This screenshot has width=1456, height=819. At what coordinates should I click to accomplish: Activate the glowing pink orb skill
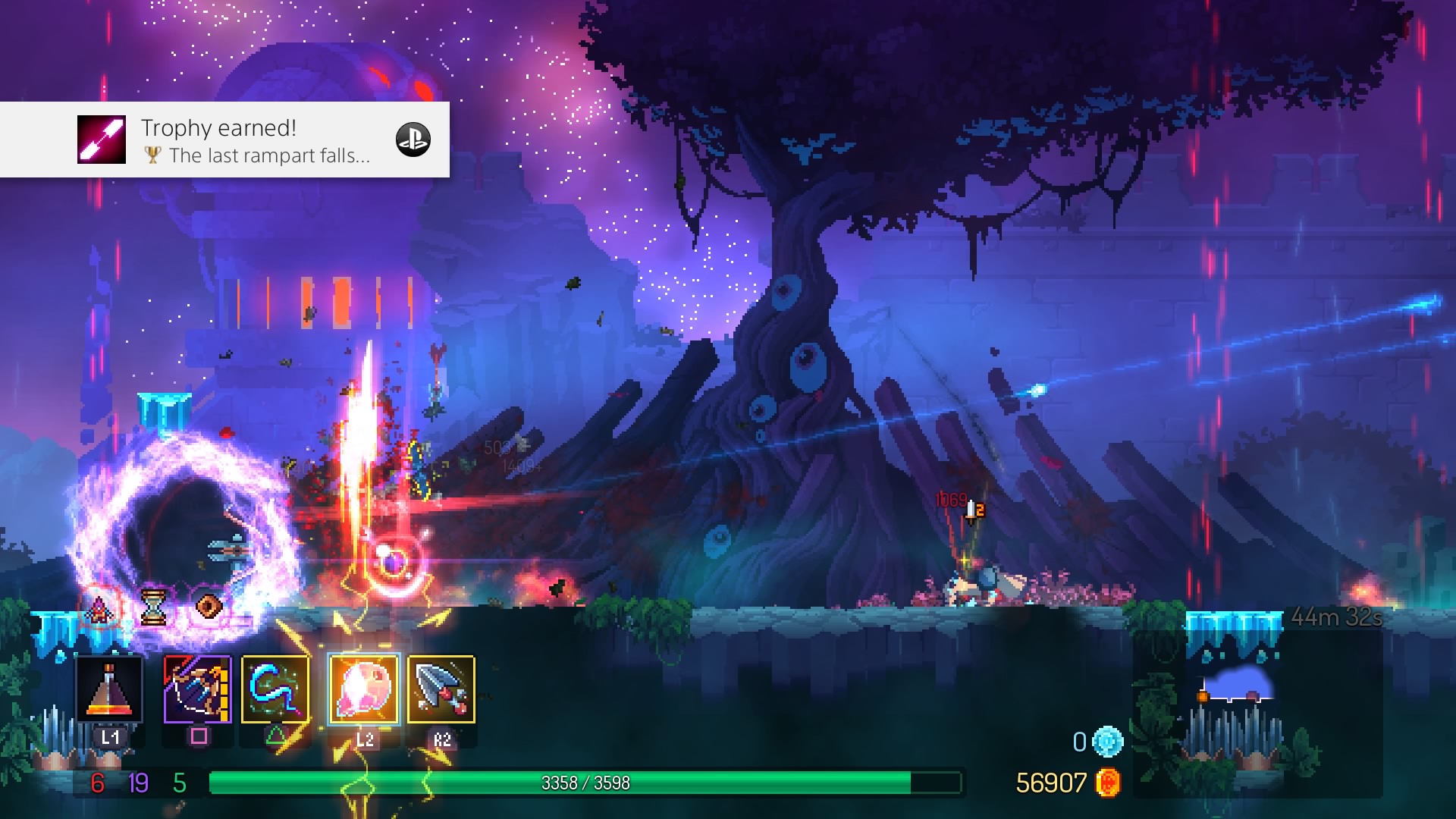point(364,689)
